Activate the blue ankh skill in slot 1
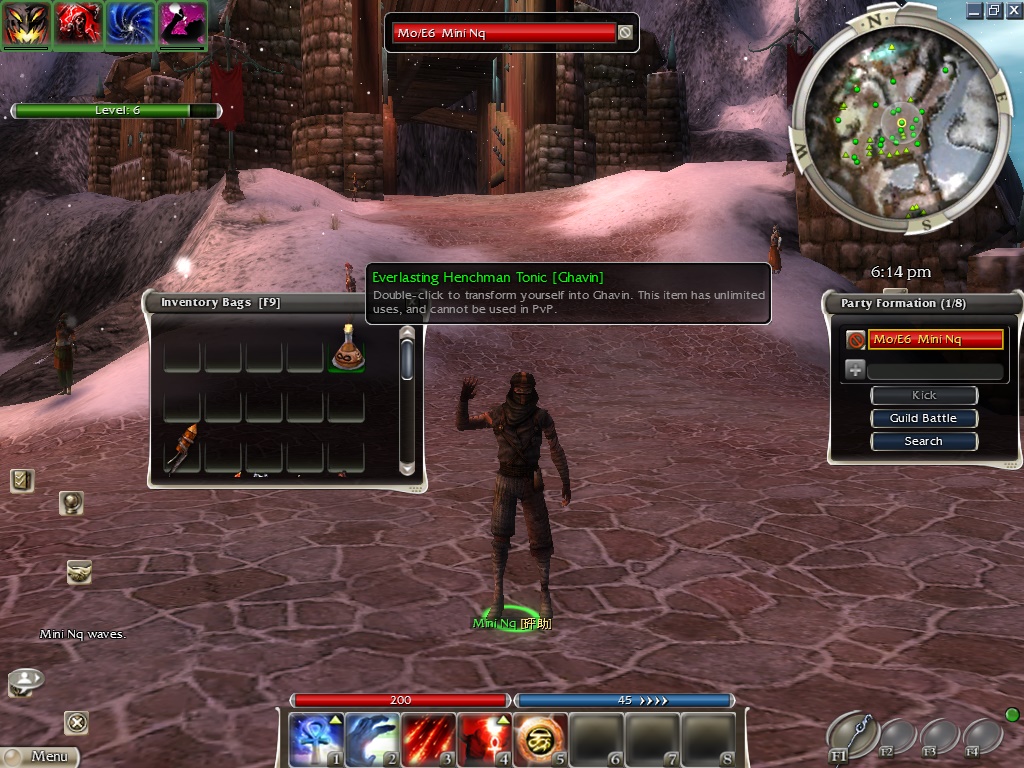1024x768 pixels. [x=316, y=739]
